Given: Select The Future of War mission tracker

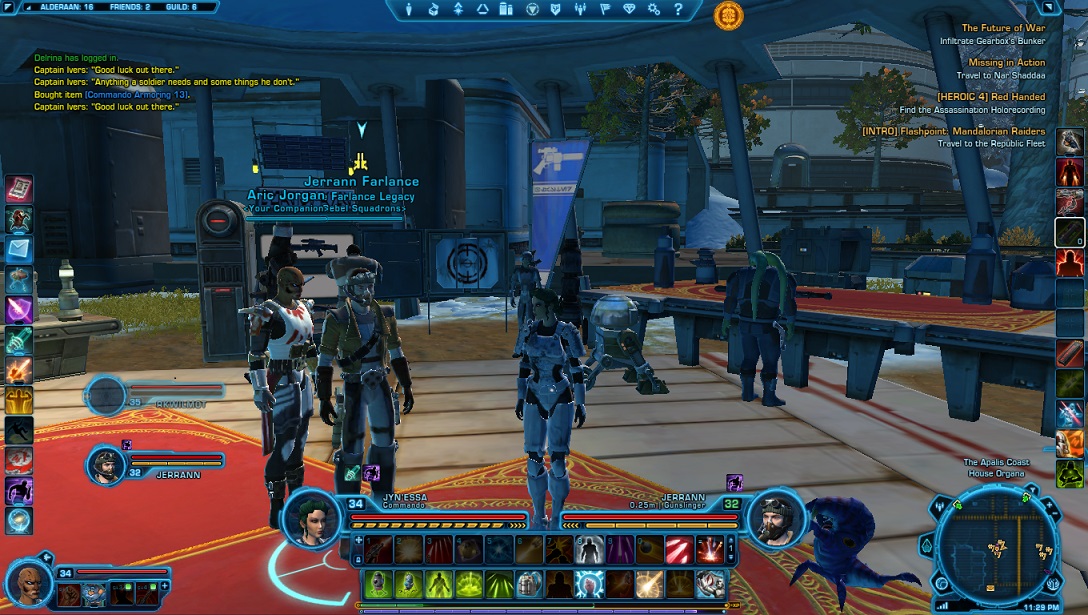Looking at the screenshot, I should [1002, 28].
